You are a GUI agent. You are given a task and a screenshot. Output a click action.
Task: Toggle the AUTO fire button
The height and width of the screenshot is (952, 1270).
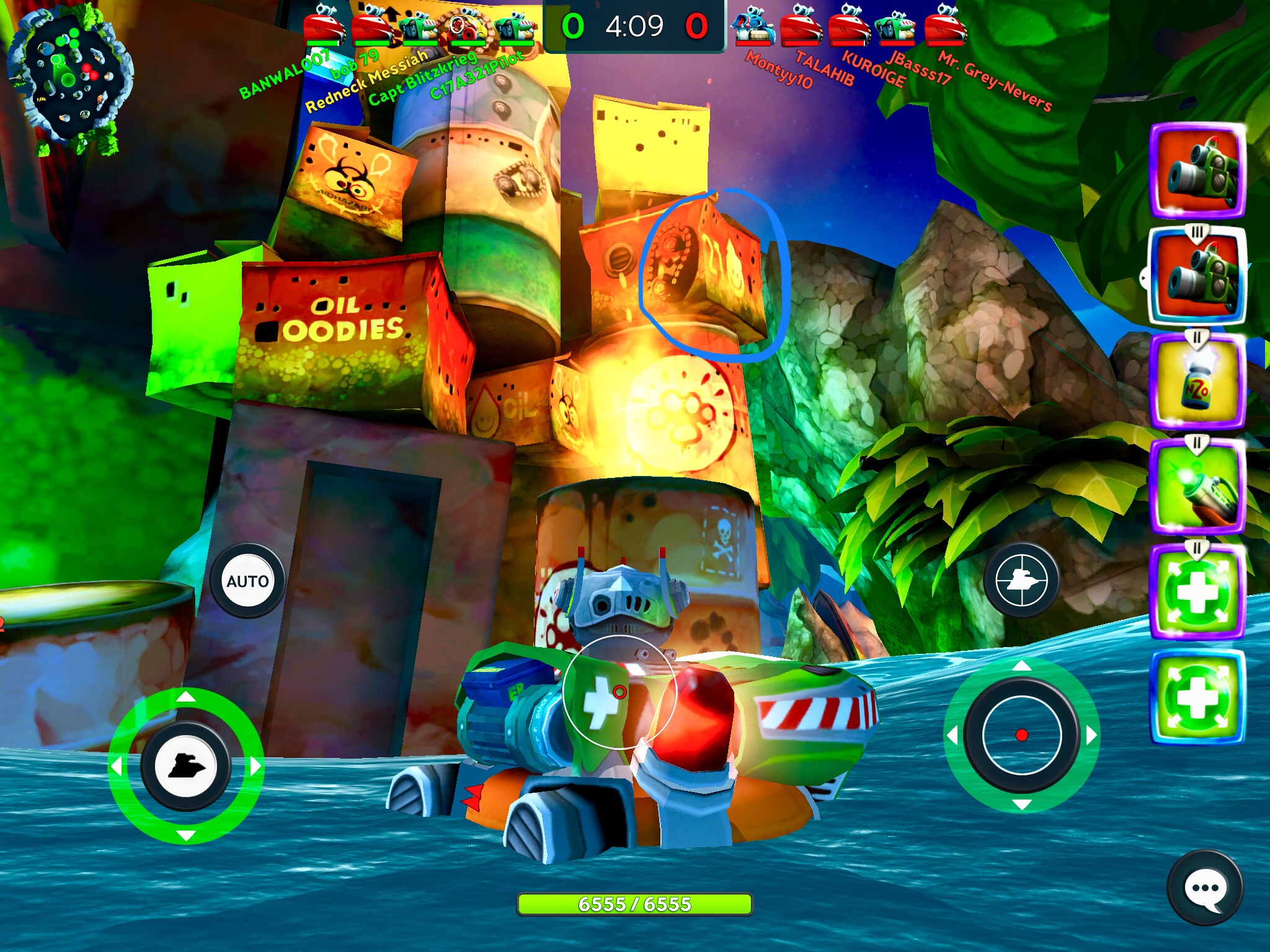pos(247,581)
